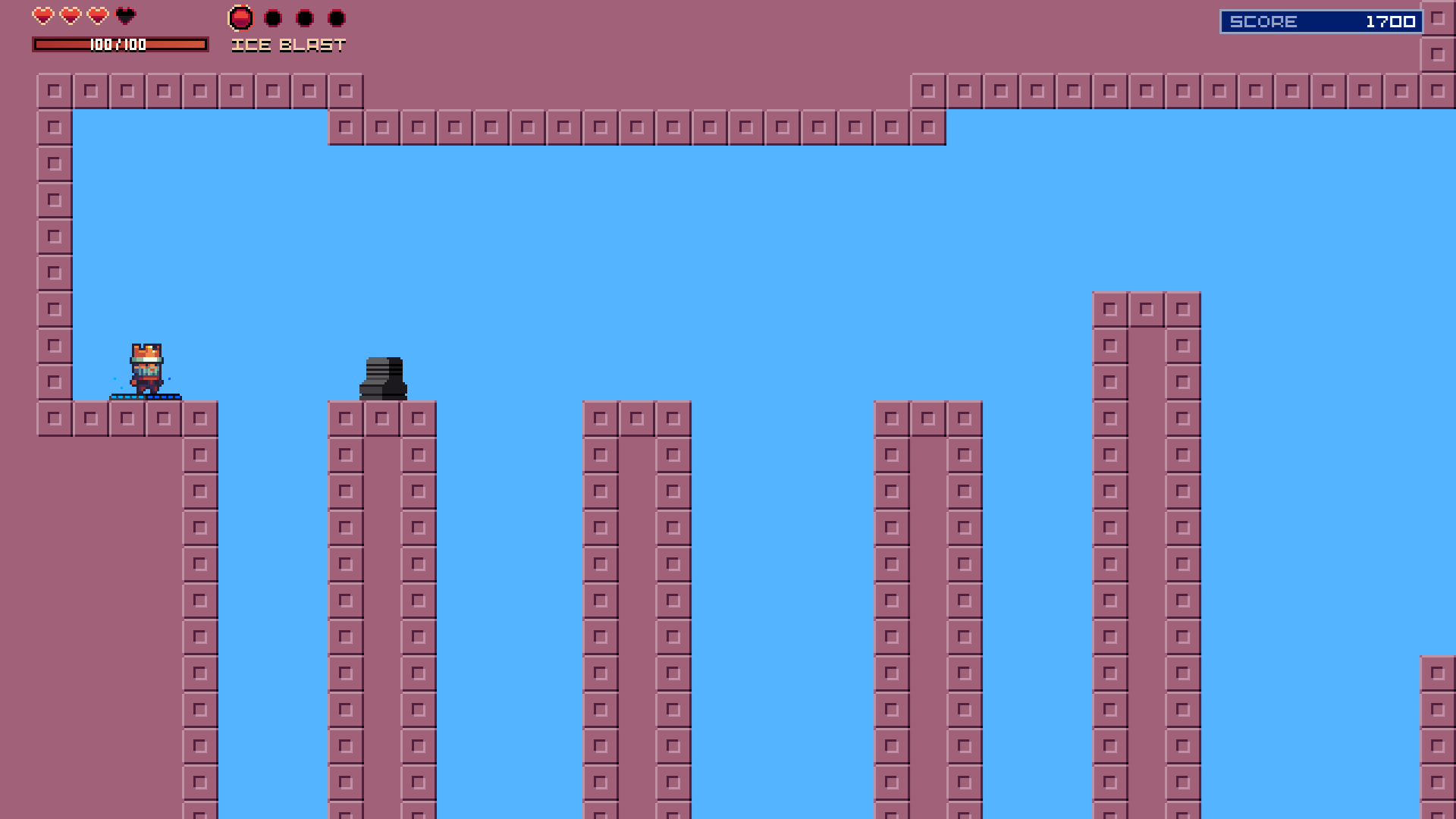Select the Ice Blast ability icon
Image resolution: width=1456 pixels, height=819 pixels.
click(240, 16)
